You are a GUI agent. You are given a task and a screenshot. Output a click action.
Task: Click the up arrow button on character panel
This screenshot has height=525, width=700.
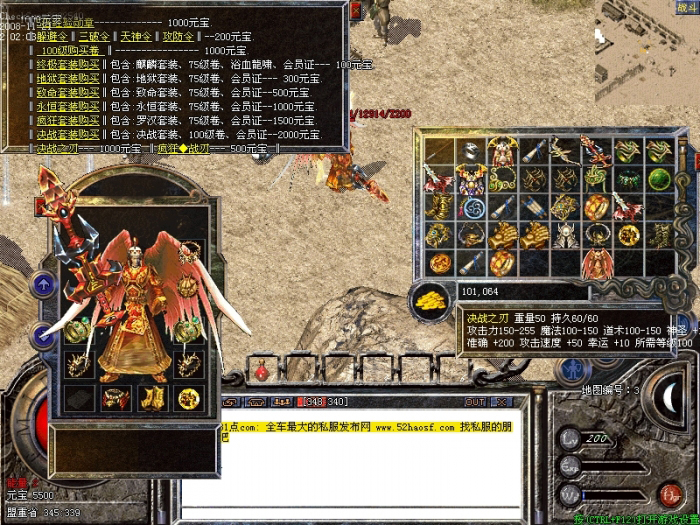[43, 285]
